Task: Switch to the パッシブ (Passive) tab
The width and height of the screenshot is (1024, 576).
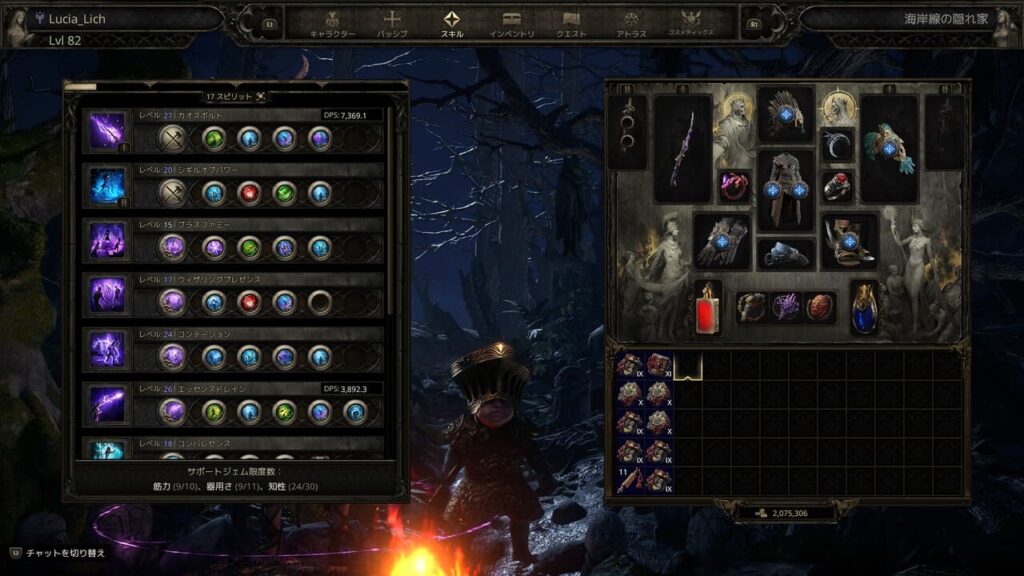Action: point(392,23)
